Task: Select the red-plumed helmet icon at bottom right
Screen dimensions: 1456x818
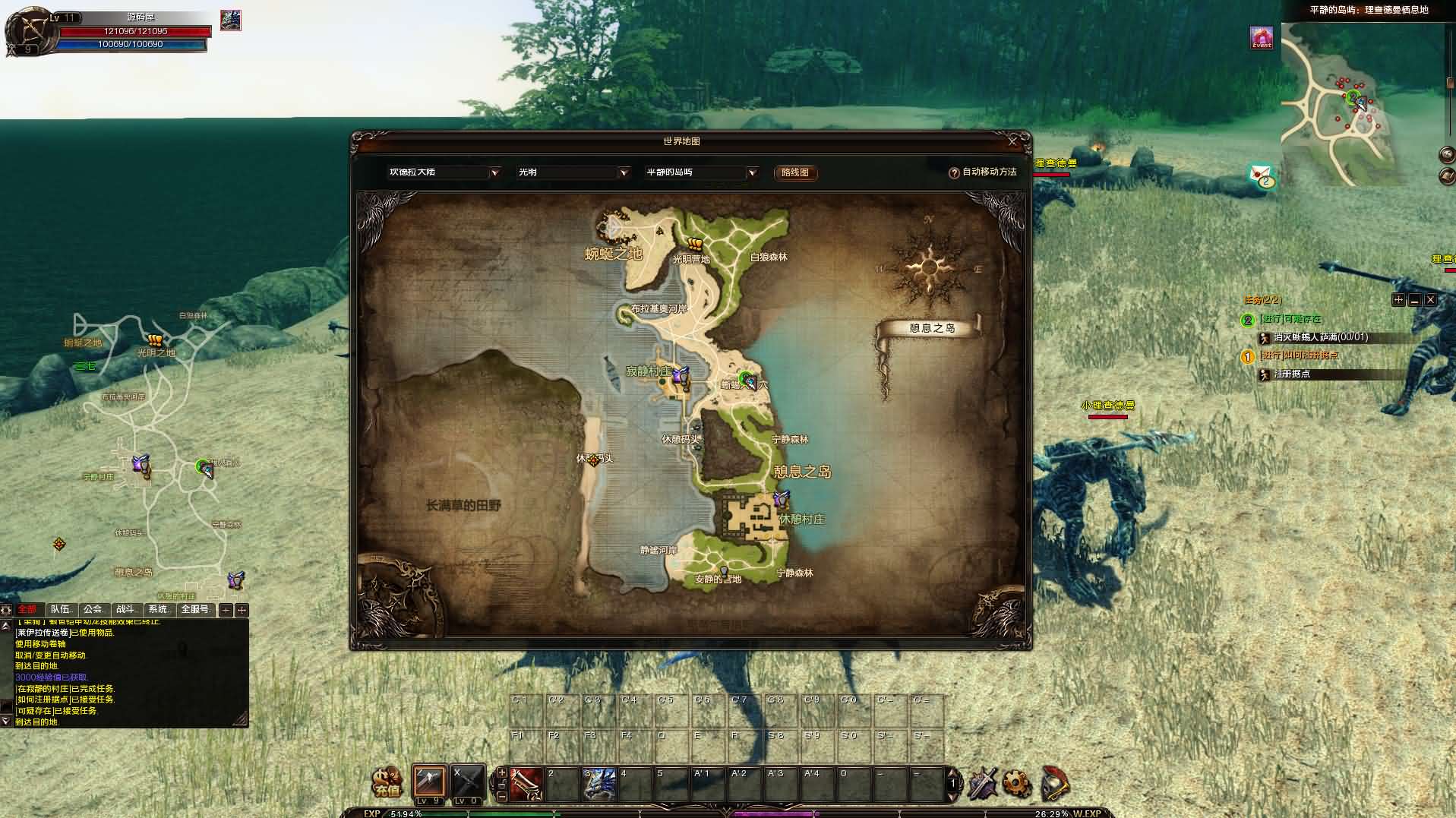Action: (1054, 784)
